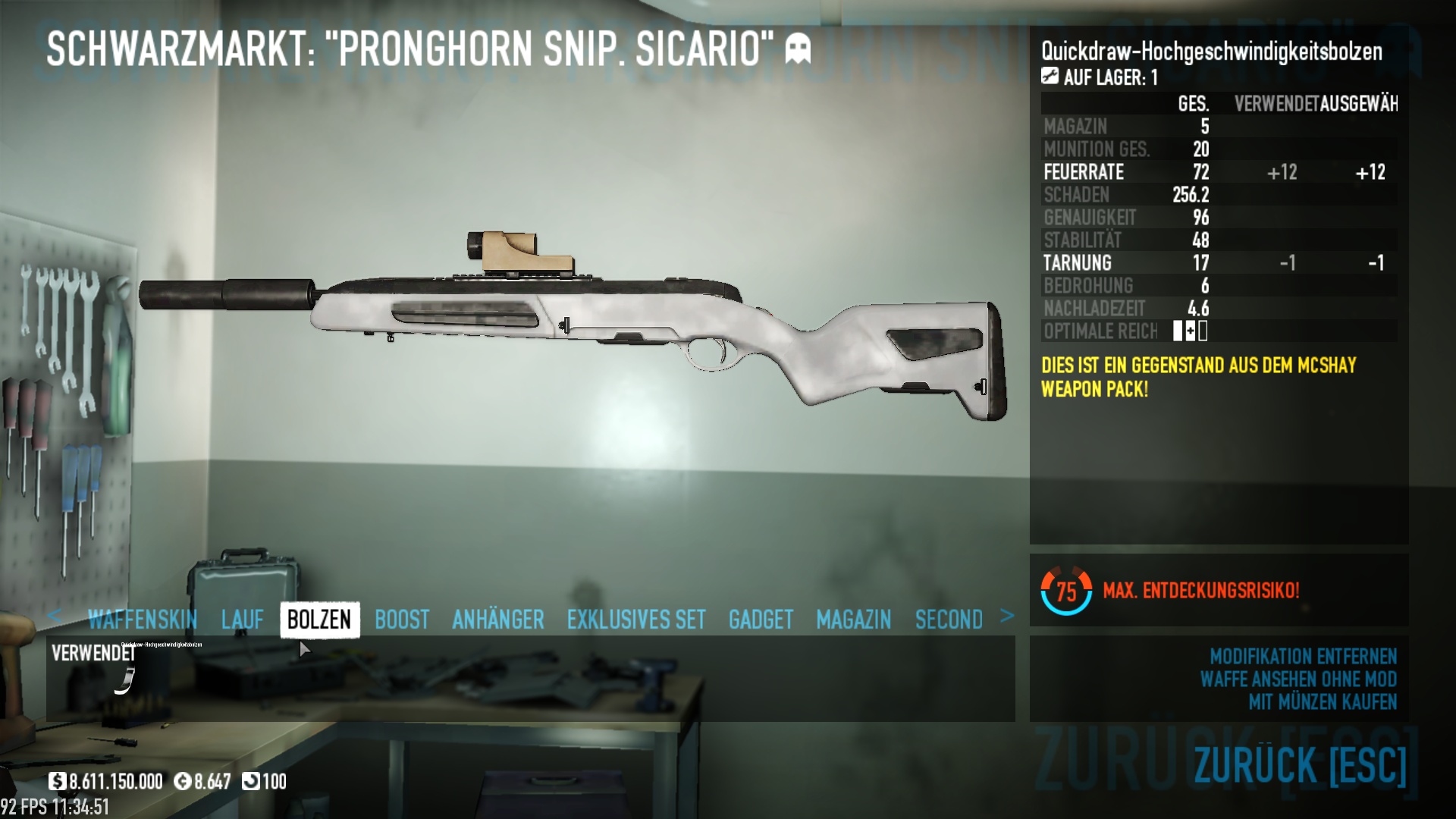
Task: Open the Lauf category tab
Action: pos(243,620)
